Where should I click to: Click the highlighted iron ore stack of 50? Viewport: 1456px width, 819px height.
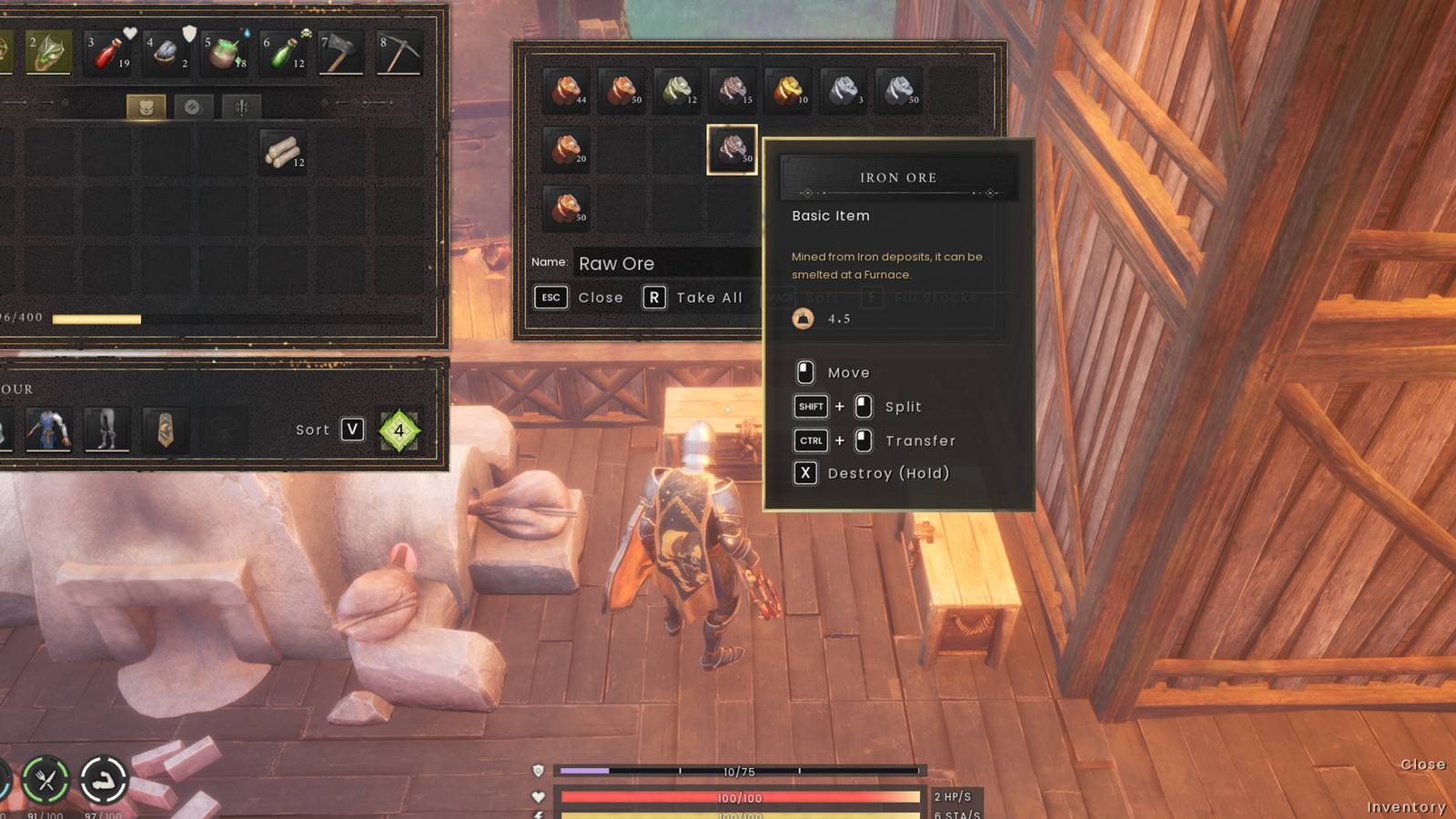(733, 148)
